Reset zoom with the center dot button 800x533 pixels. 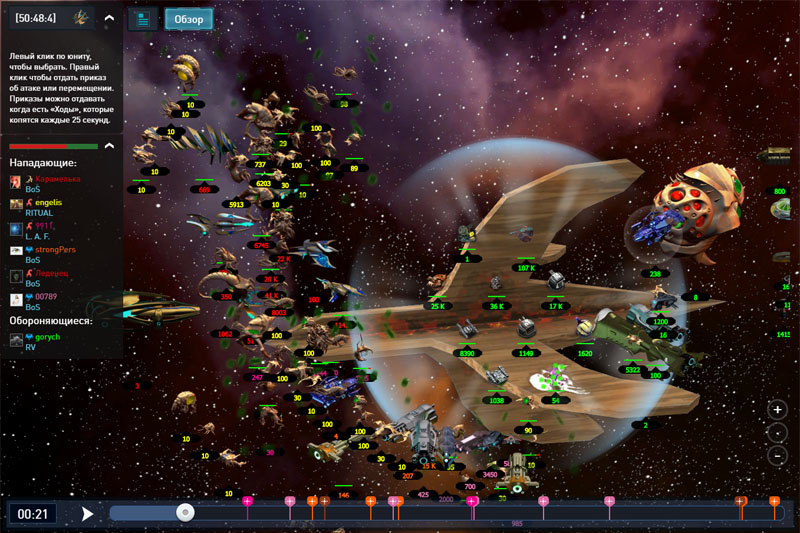(777, 433)
